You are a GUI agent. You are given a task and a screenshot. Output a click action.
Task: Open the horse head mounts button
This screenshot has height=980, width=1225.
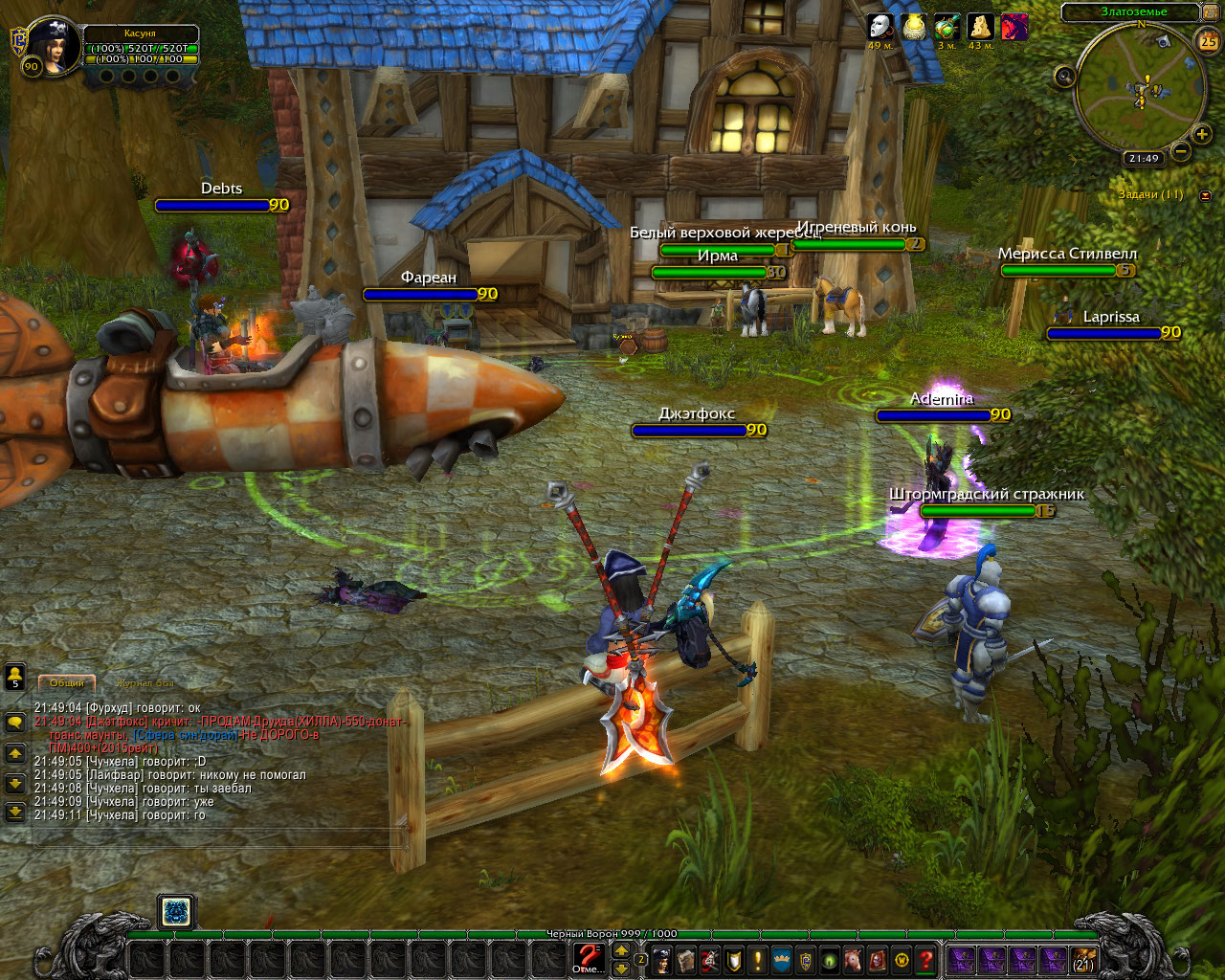(854, 960)
